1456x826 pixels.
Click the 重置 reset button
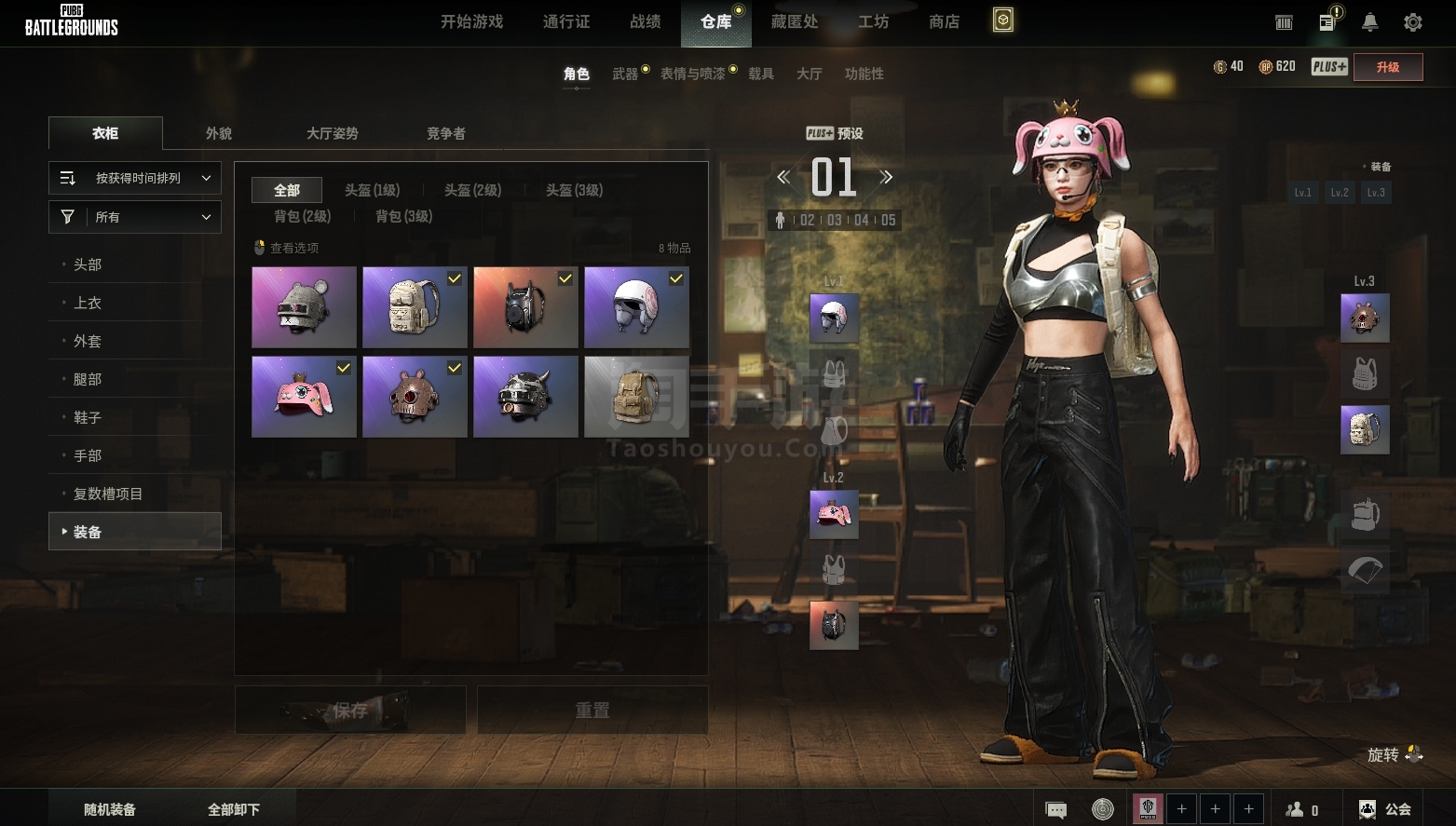(x=592, y=711)
